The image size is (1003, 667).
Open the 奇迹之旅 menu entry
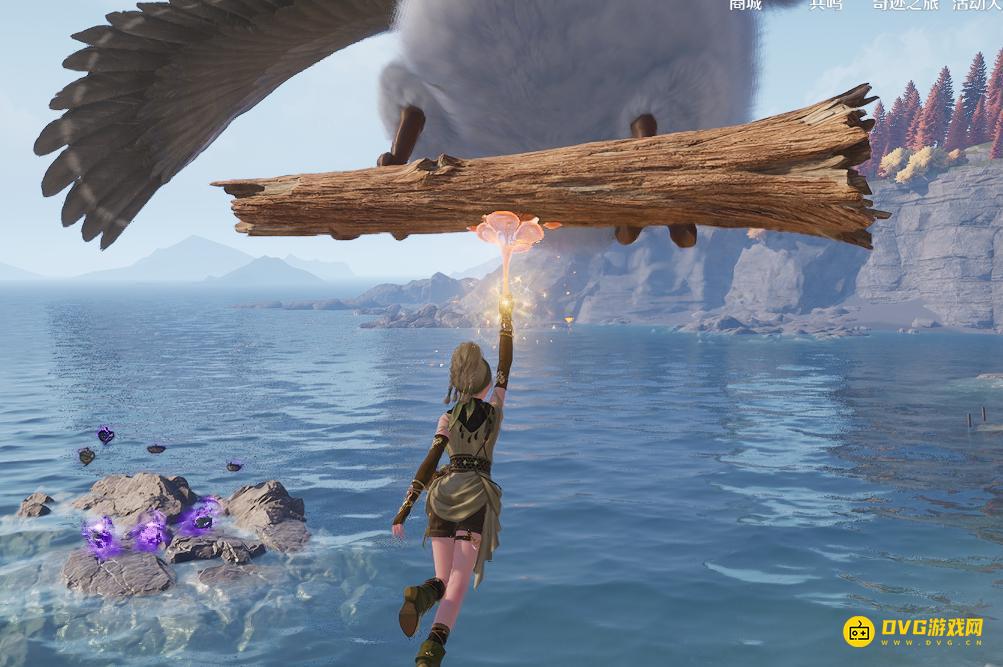903,4
